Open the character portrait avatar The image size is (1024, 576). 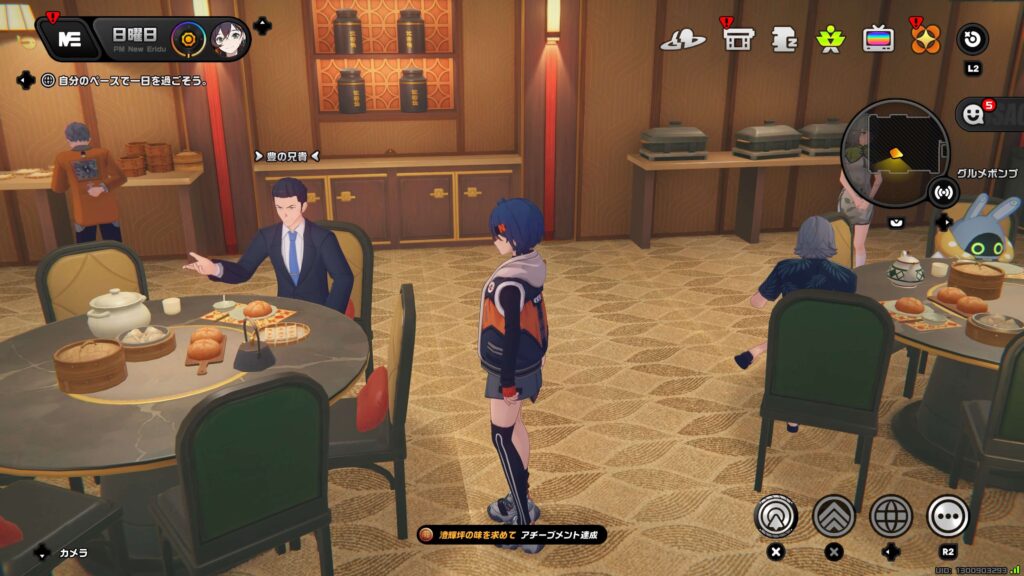229,40
